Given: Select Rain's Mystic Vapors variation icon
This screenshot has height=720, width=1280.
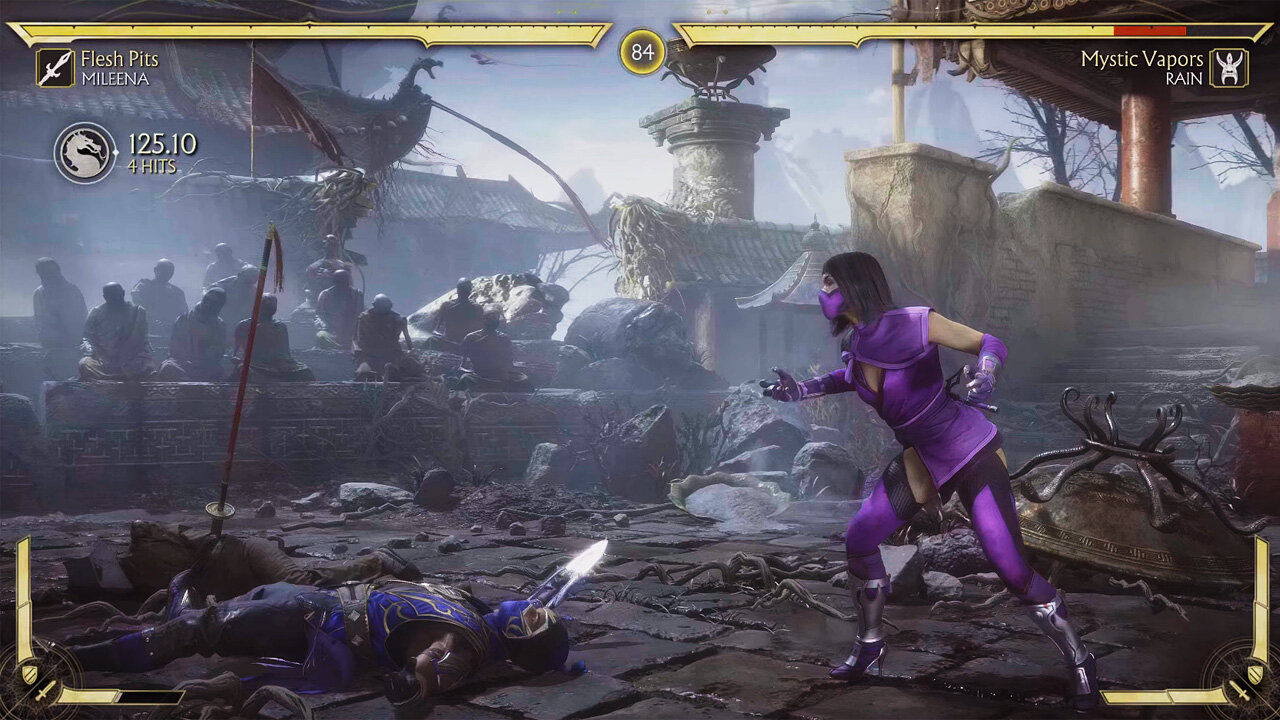Looking at the screenshot, I should pos(1228,67).
